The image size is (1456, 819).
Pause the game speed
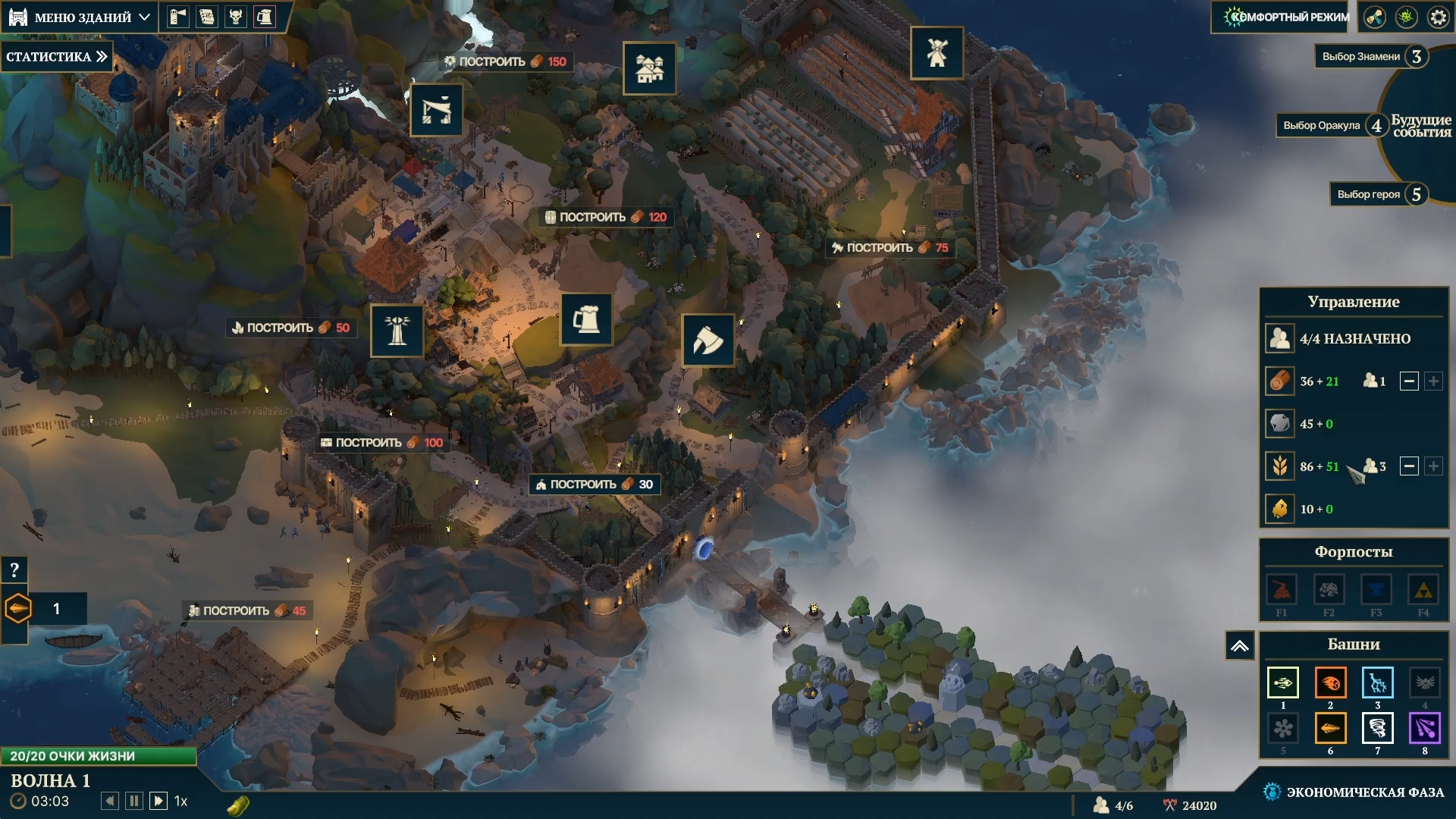[134, 801]
